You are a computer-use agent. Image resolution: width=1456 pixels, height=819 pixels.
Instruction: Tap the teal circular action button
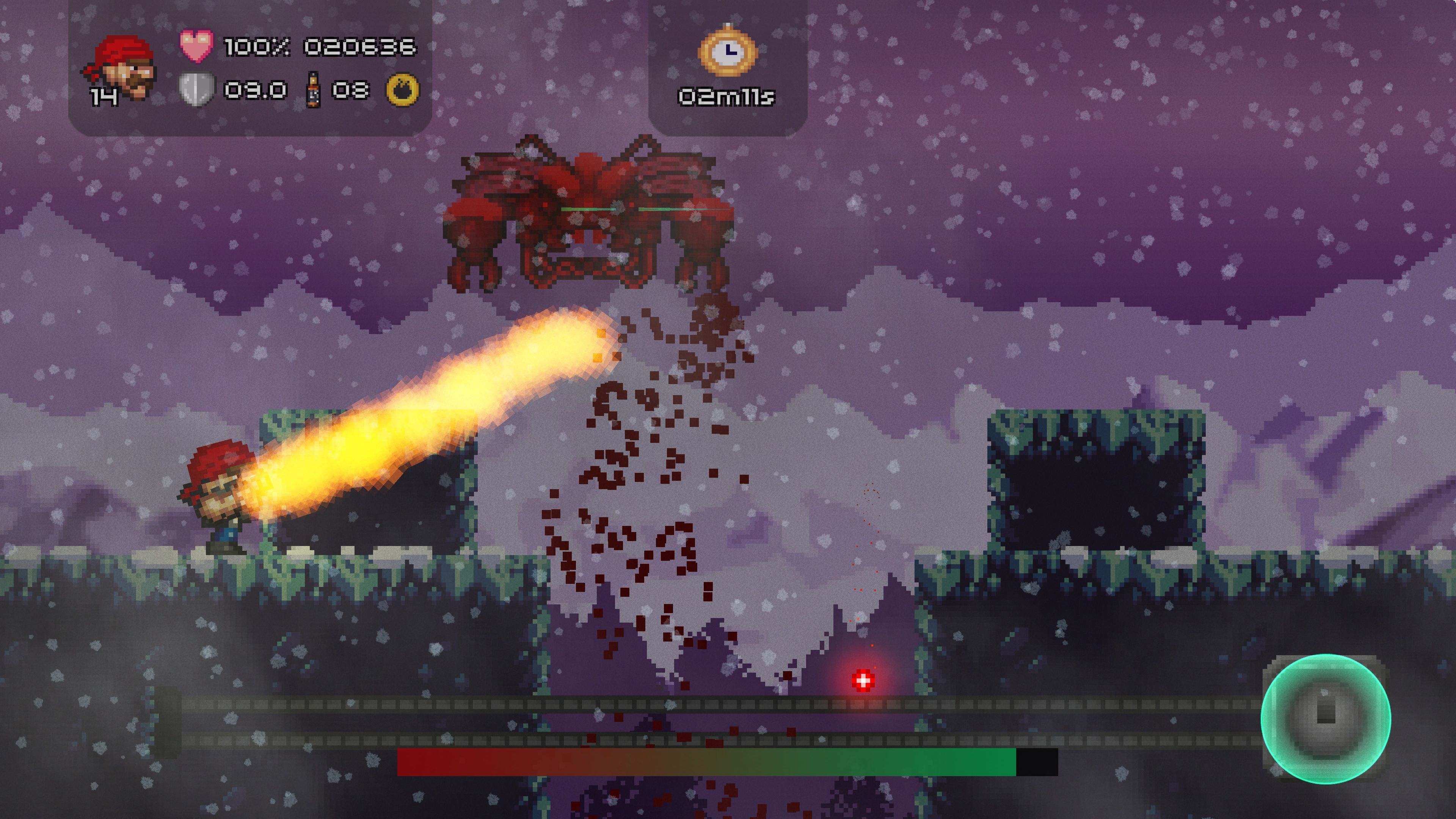[x=1325, y=719]
